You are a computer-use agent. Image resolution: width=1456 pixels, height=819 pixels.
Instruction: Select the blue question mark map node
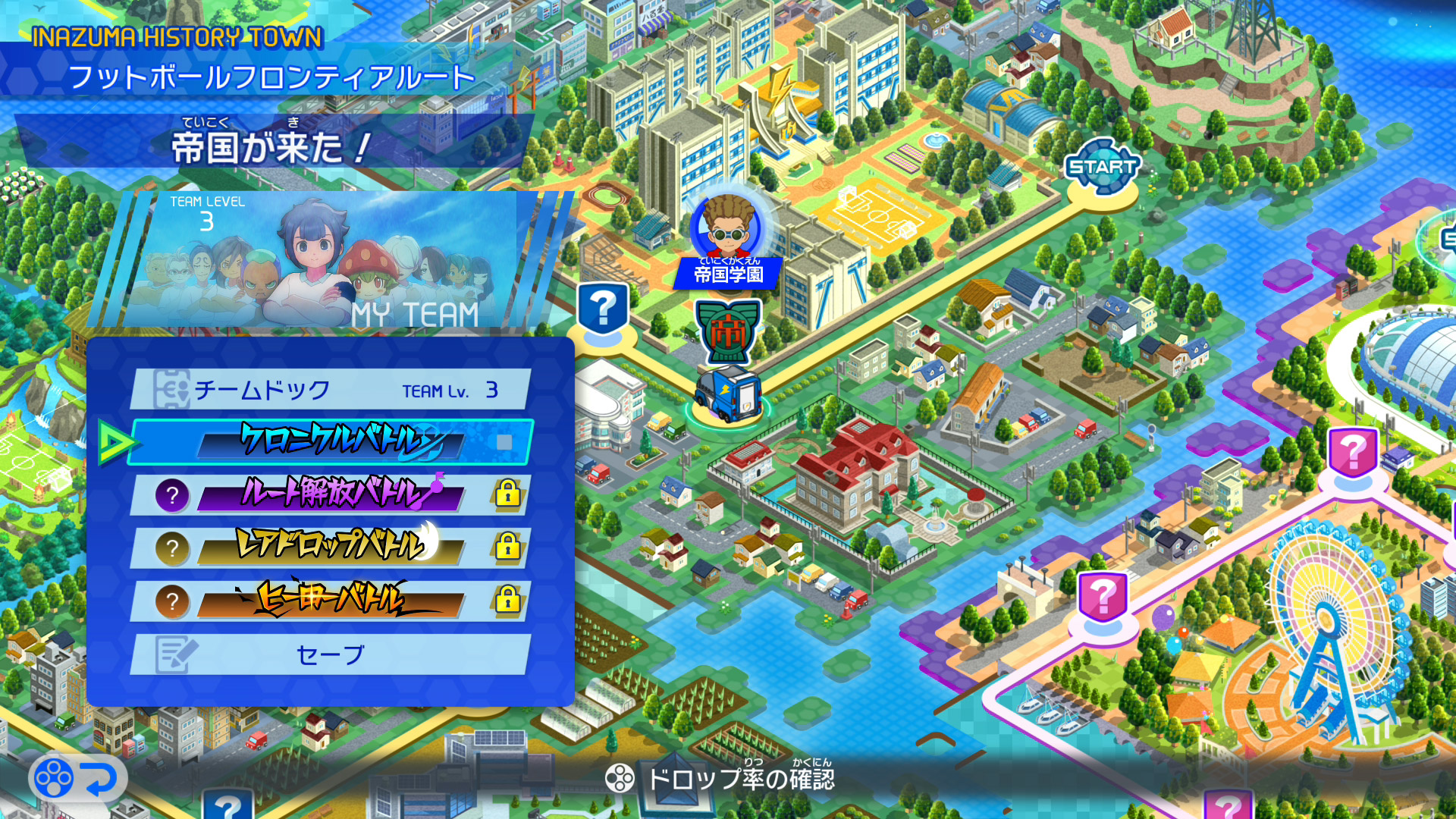tap(603, 309)
